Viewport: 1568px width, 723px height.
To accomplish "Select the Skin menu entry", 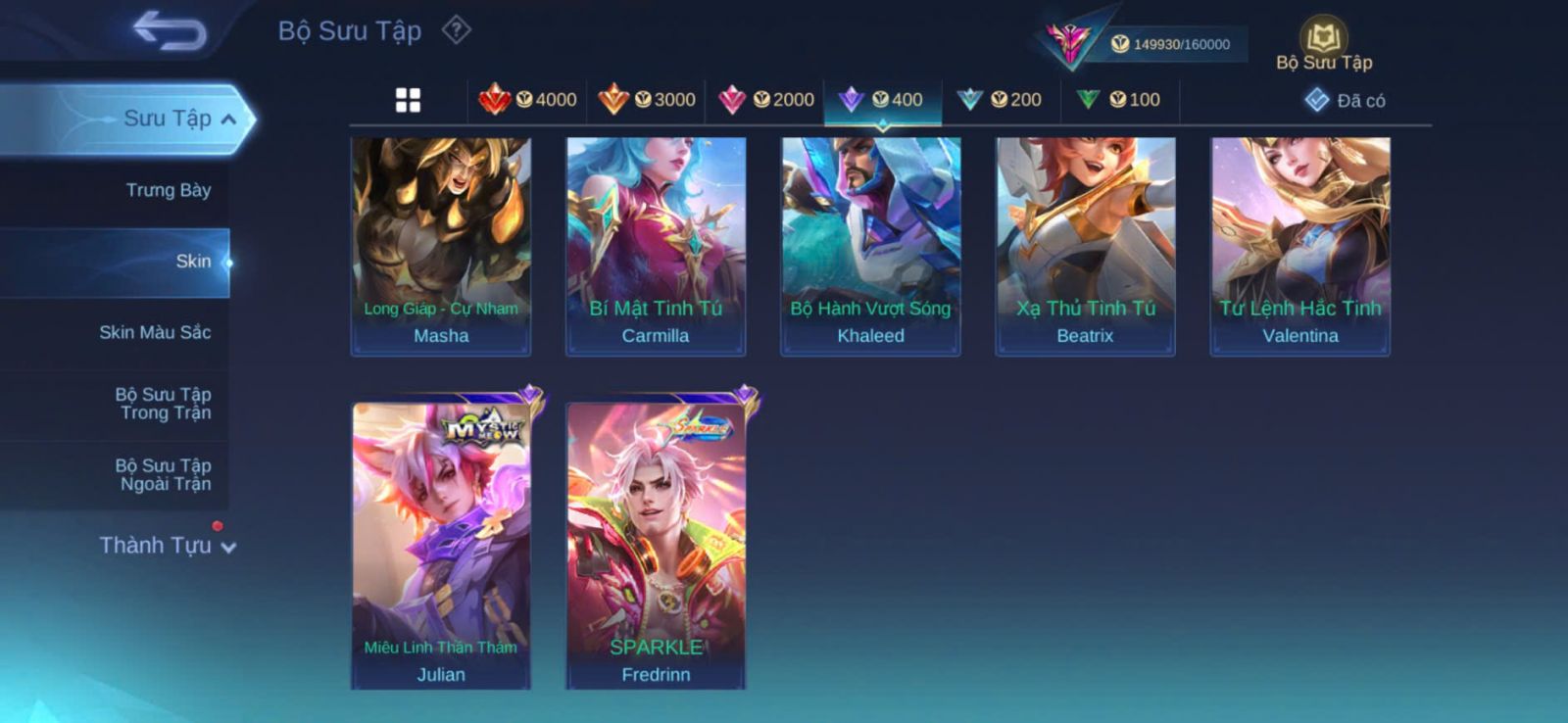I will pos(192,262).
